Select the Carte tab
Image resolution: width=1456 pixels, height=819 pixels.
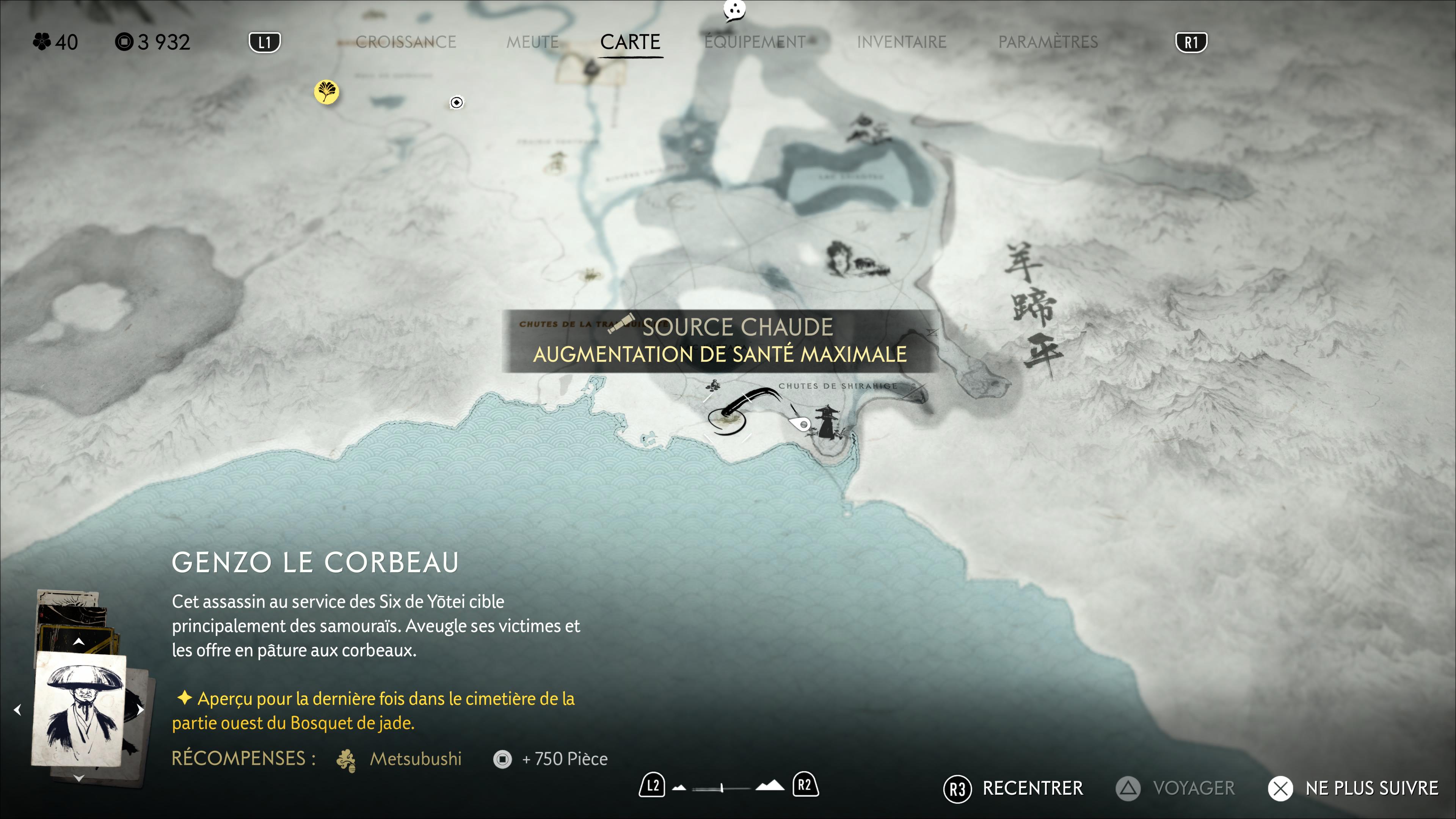630,42
